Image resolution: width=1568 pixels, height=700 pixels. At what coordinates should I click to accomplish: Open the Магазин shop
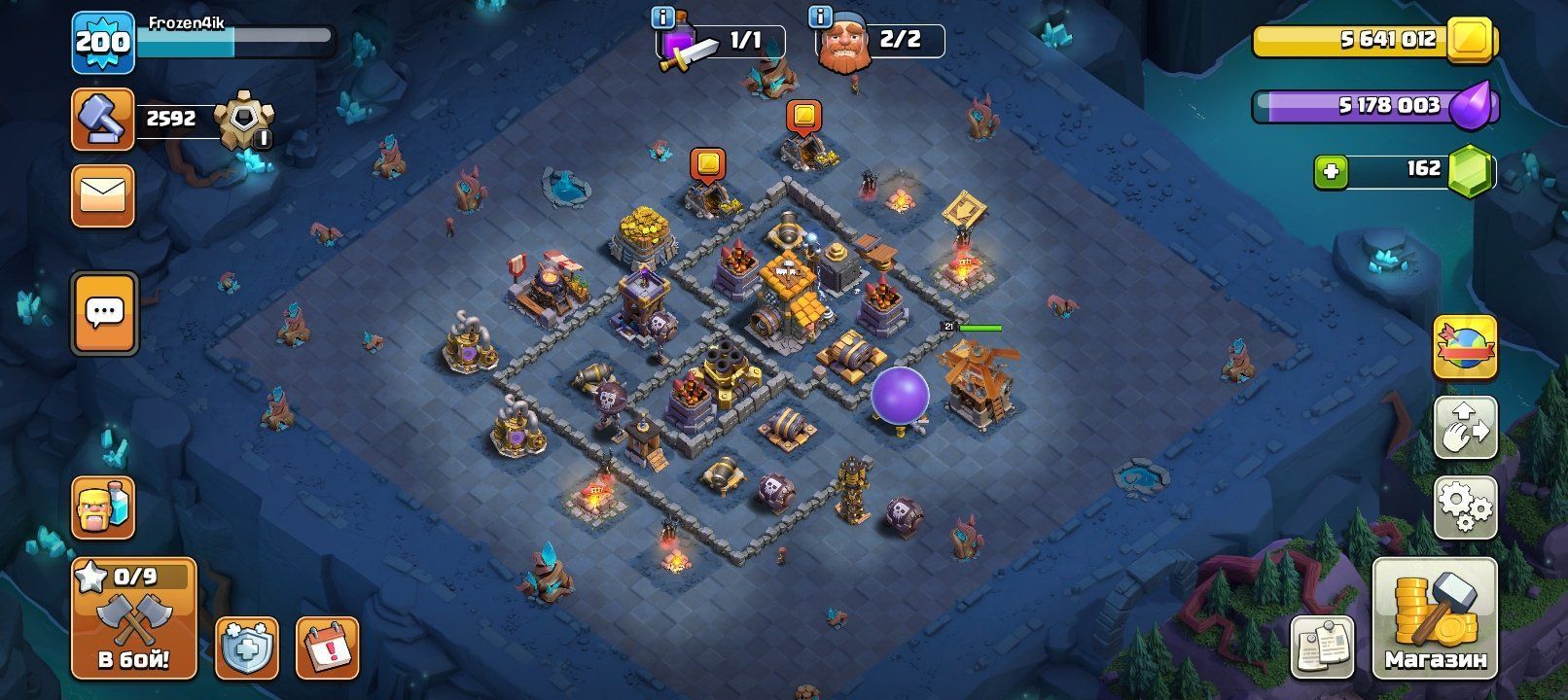[x=1435, y=618]
